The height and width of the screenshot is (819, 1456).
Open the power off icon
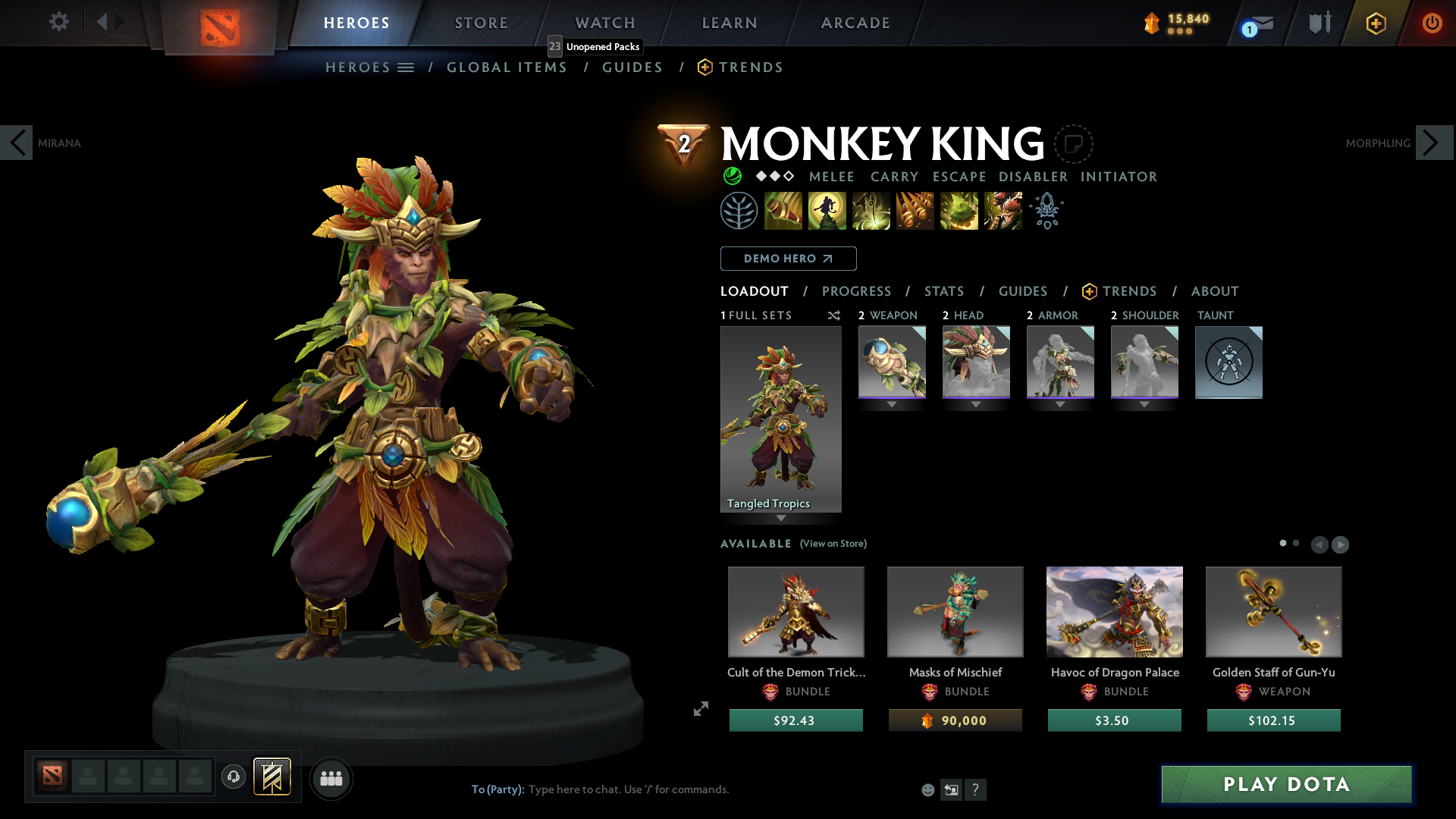pyautogui.click(x=1432, y=23)
